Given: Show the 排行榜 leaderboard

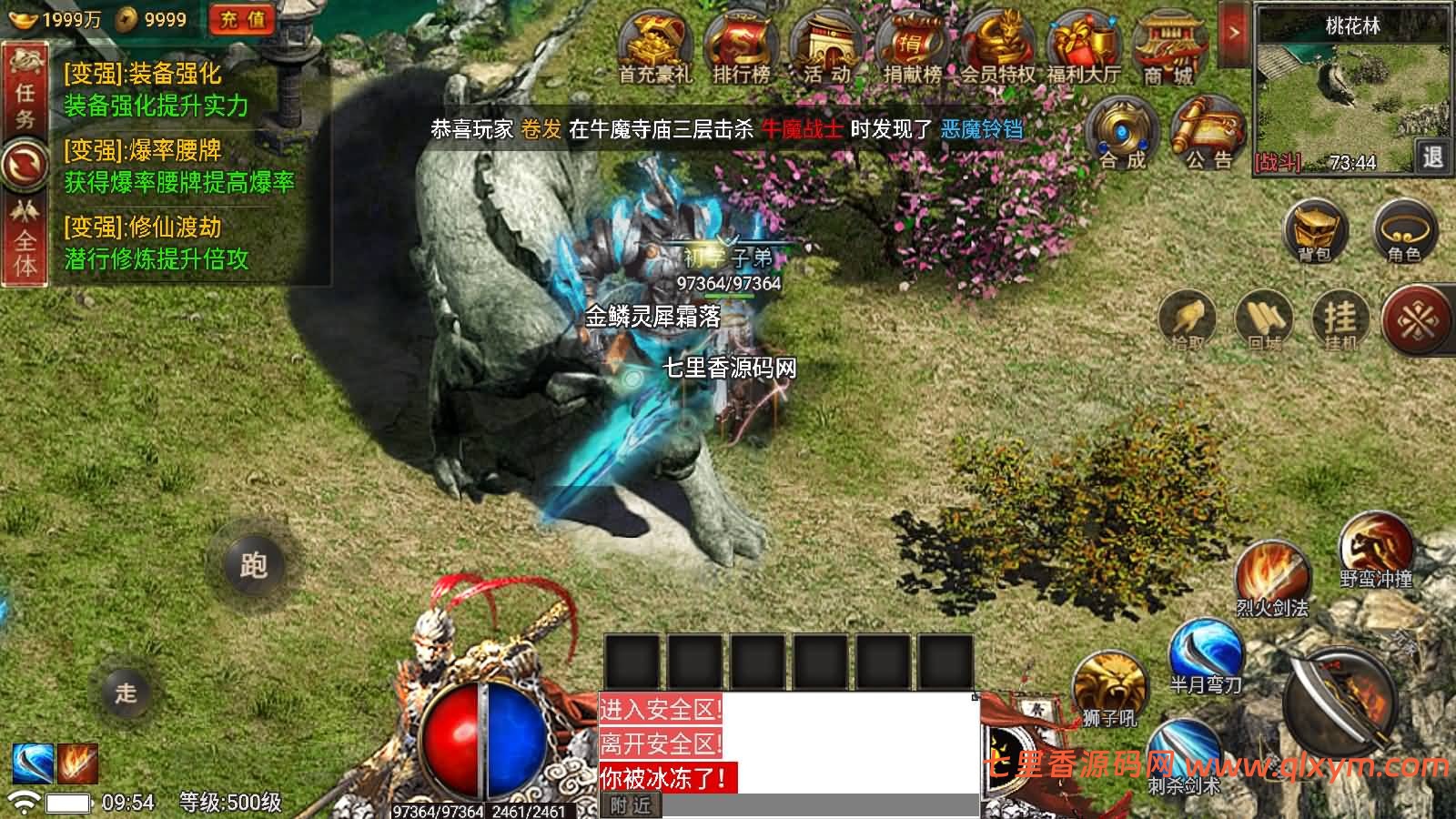Looking at the screenshot, I should 741,48.
